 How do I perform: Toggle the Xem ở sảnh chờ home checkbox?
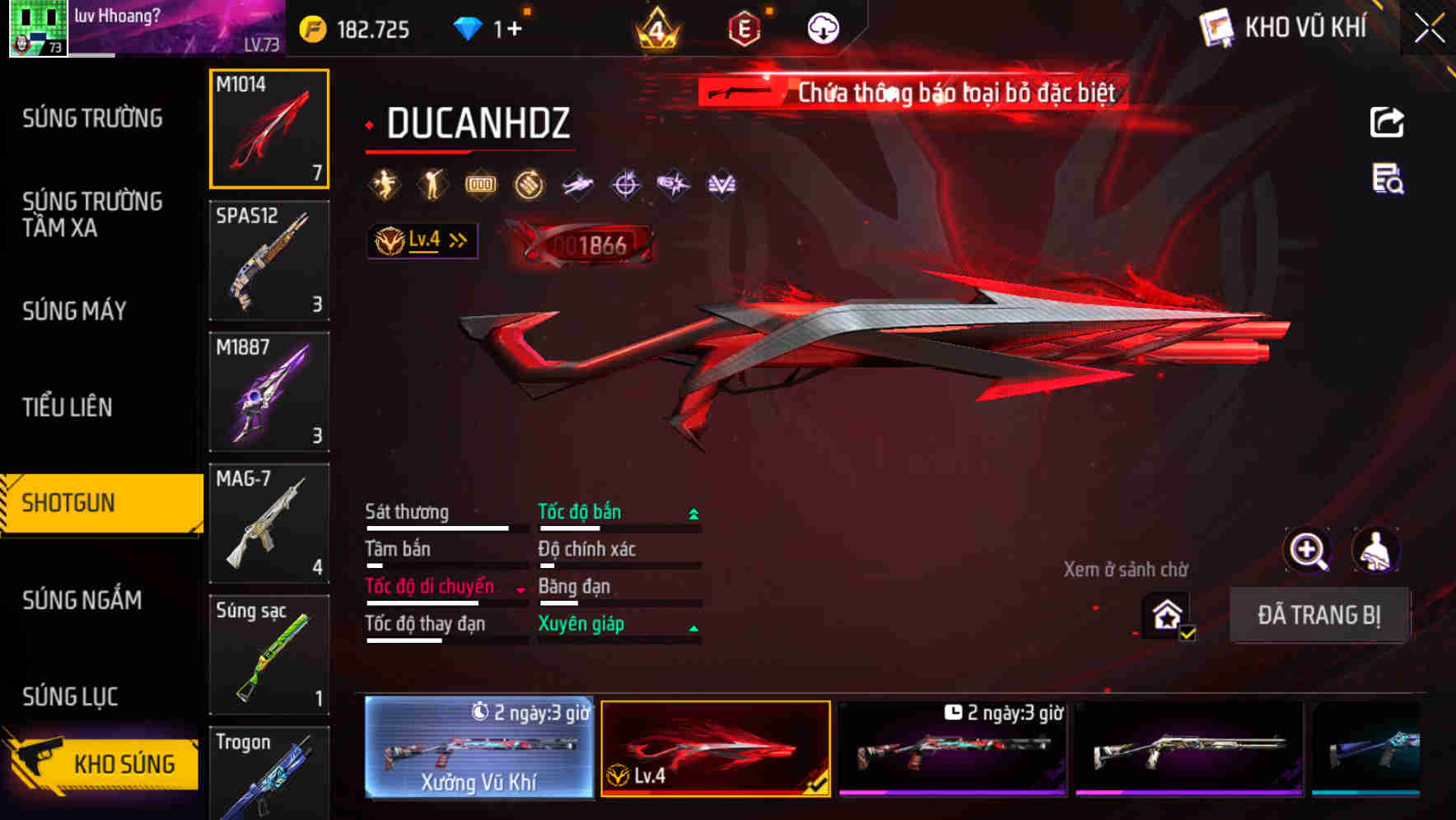1164,615
